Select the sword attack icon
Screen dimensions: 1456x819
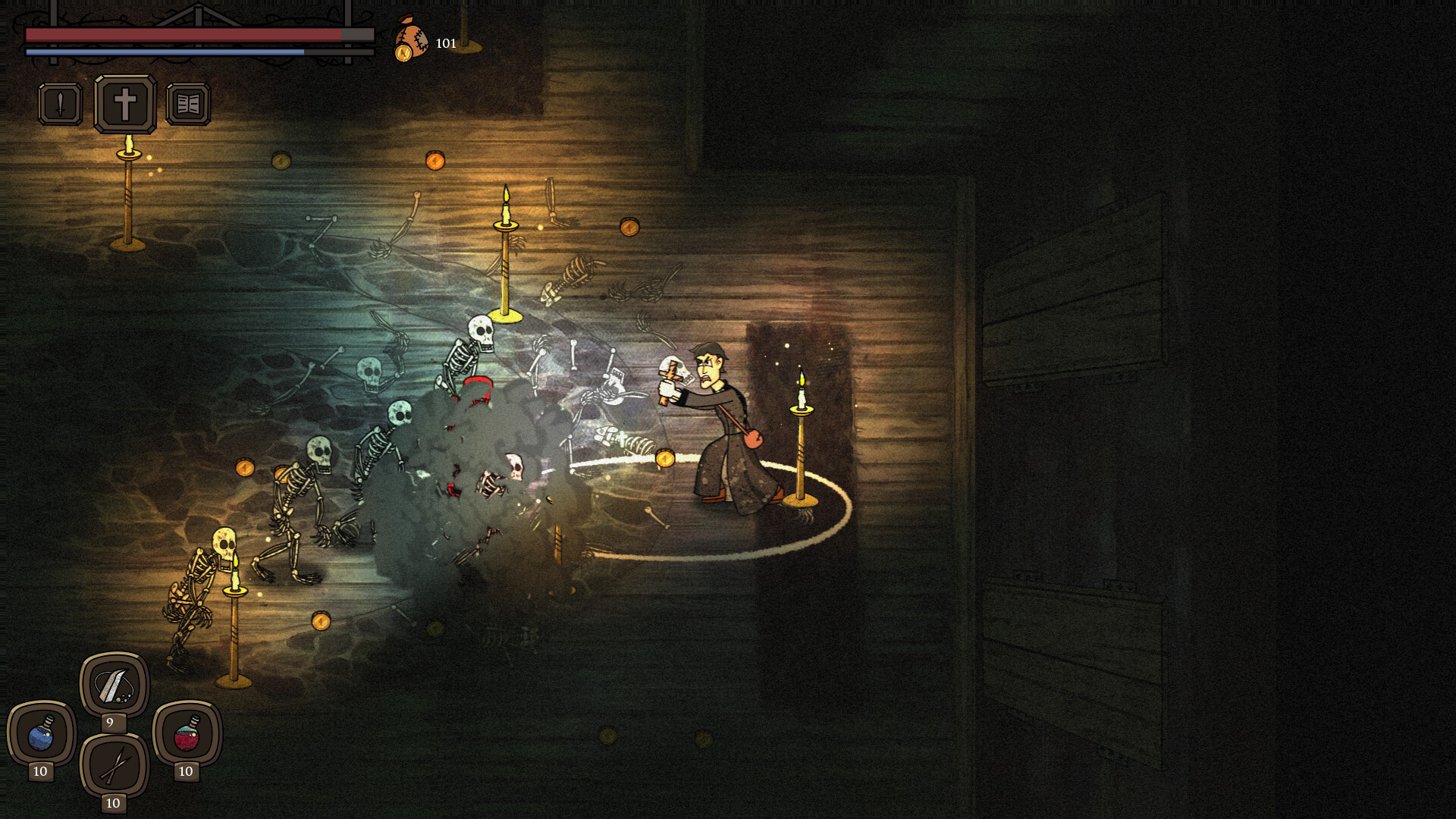point(61,105)
